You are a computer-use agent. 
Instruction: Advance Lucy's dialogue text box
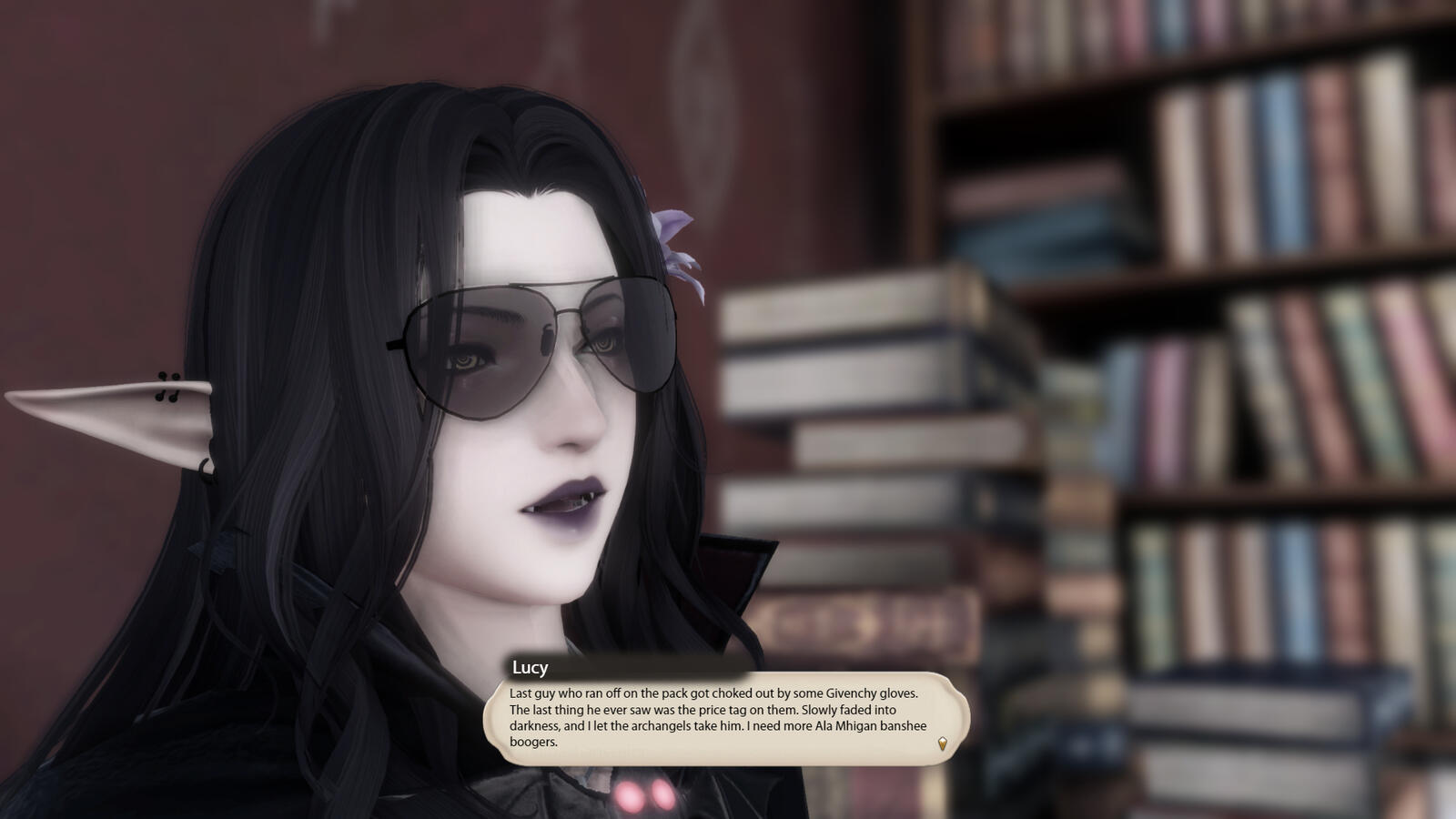(x=725, y=717)
